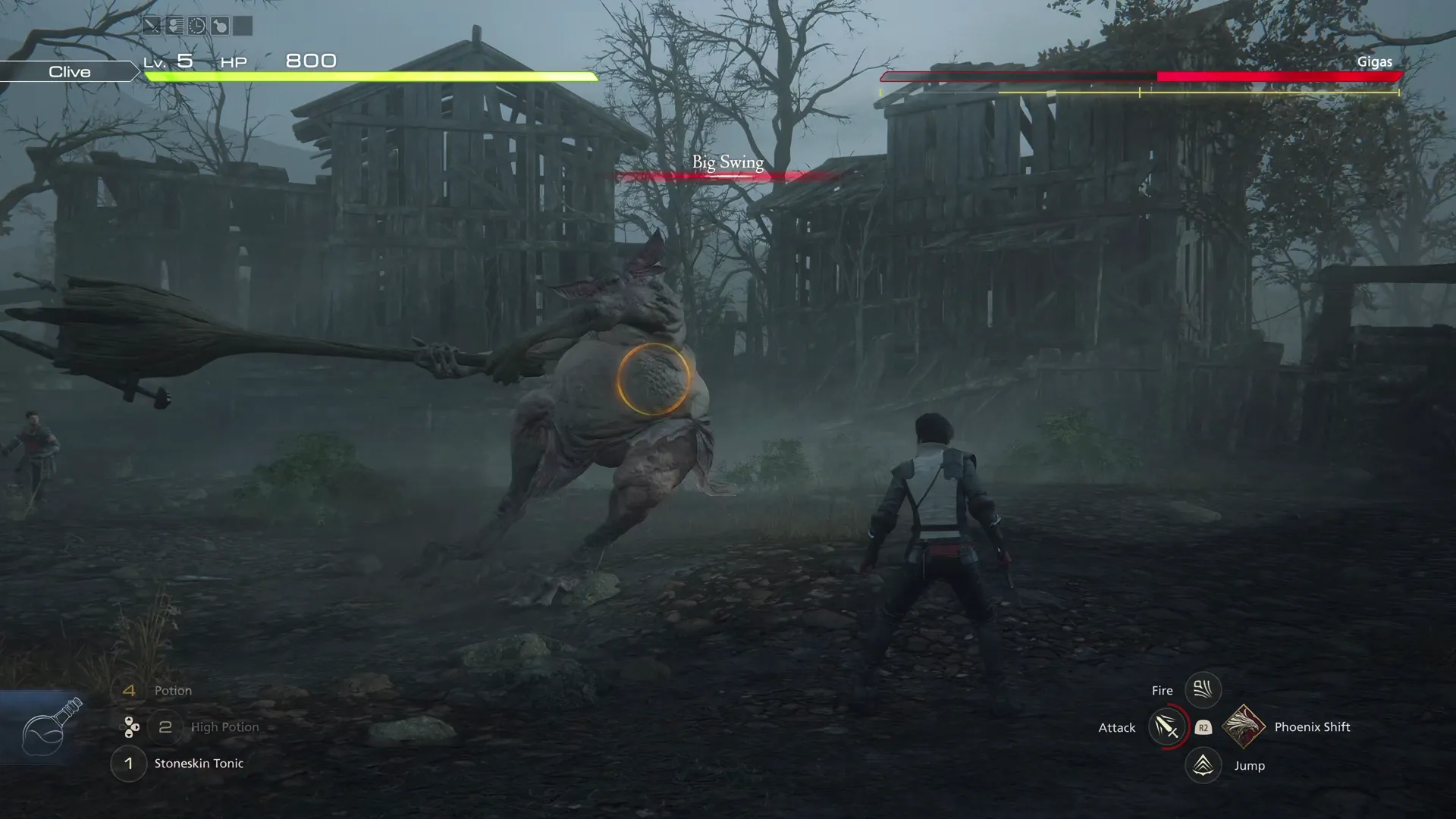Click the d-pad down arrow selector
Viewport: 1456px width, 819px height.
[x=129, y=734]
